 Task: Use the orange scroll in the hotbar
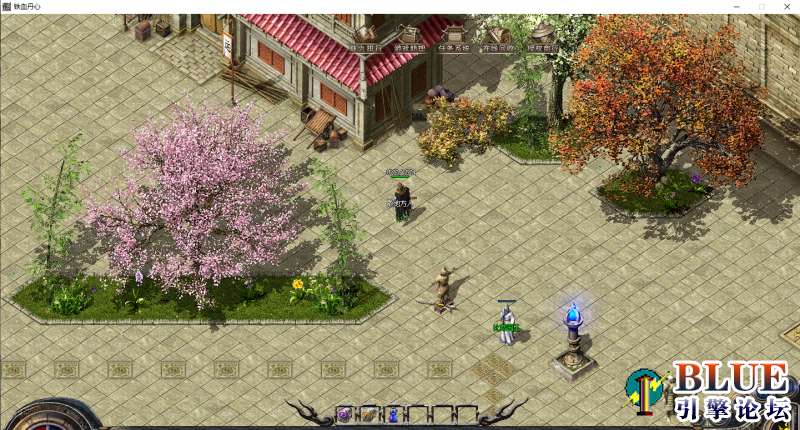369,414
